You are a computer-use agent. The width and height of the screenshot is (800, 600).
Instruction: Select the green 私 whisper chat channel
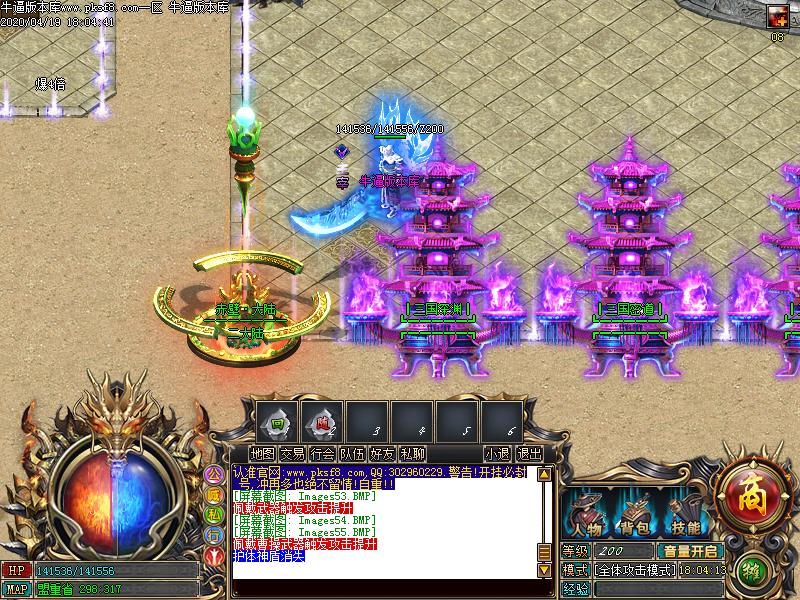[x=214, y=514]
